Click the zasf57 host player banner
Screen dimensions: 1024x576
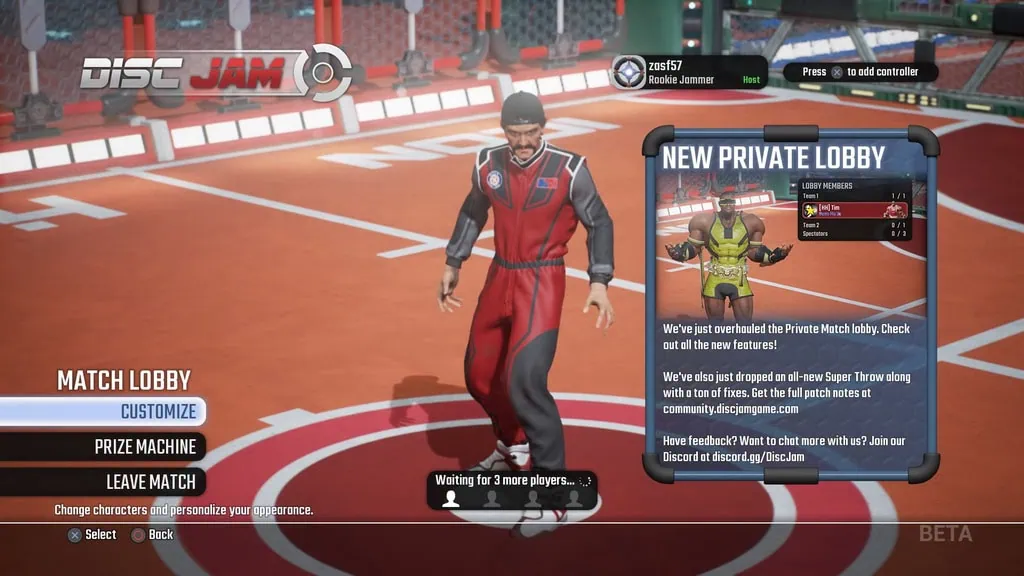click(x=689, y=72)
